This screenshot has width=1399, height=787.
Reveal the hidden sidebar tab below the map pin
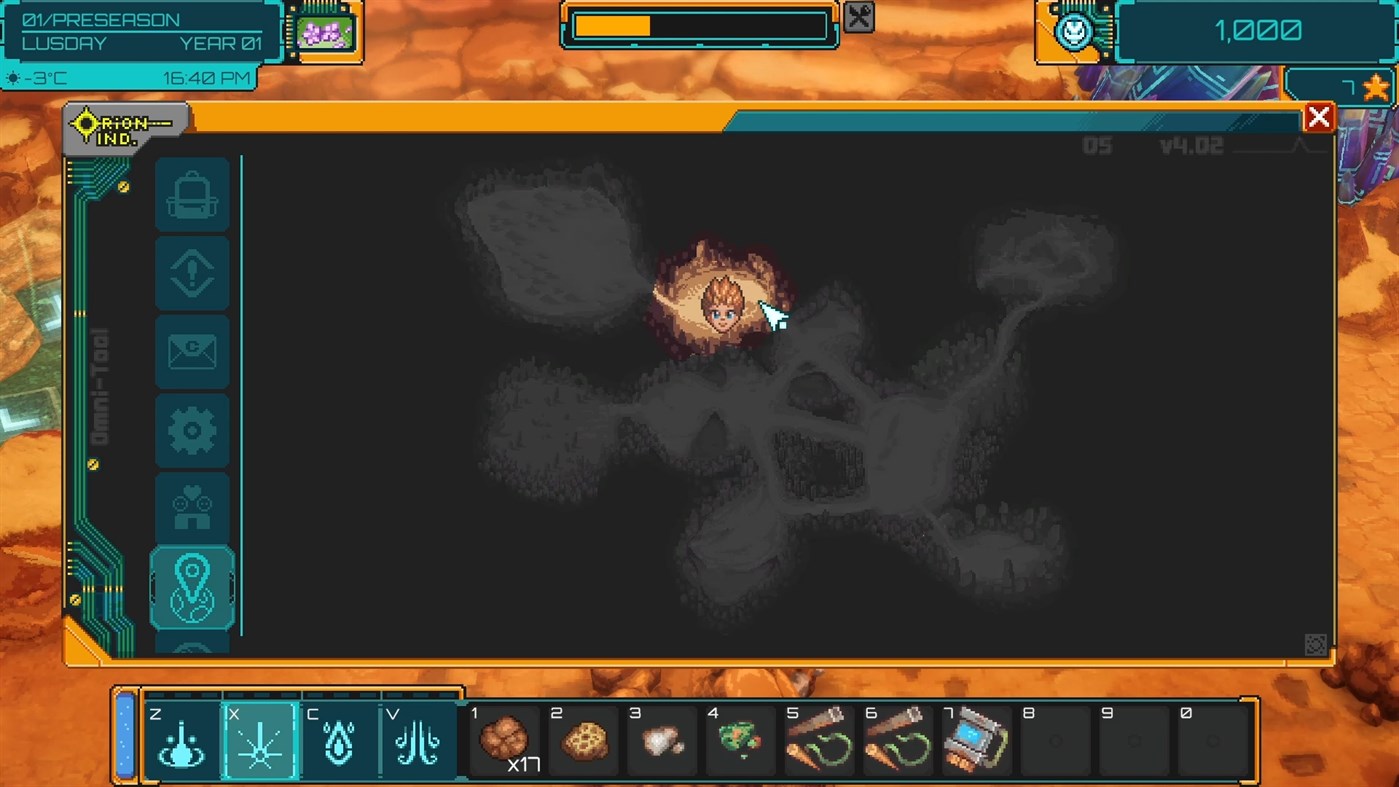click(192, 648)
